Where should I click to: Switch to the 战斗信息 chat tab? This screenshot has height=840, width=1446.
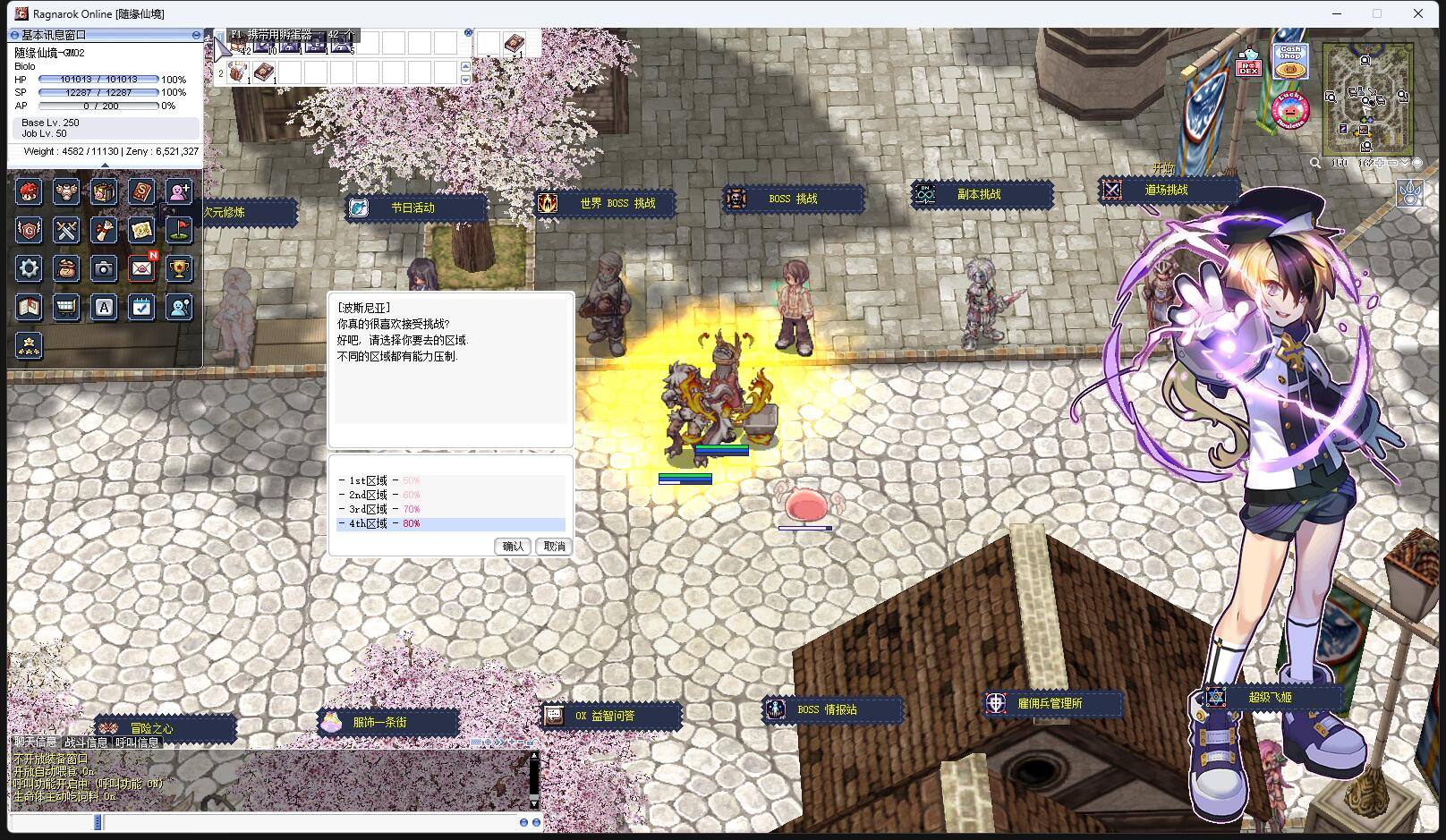coord(86,742)
